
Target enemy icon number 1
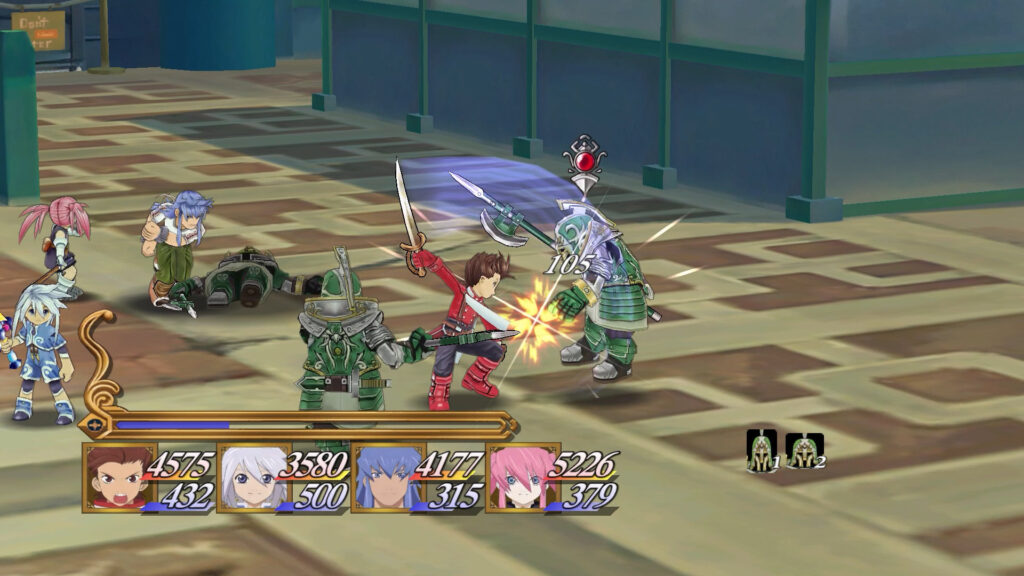pos(762,450)
